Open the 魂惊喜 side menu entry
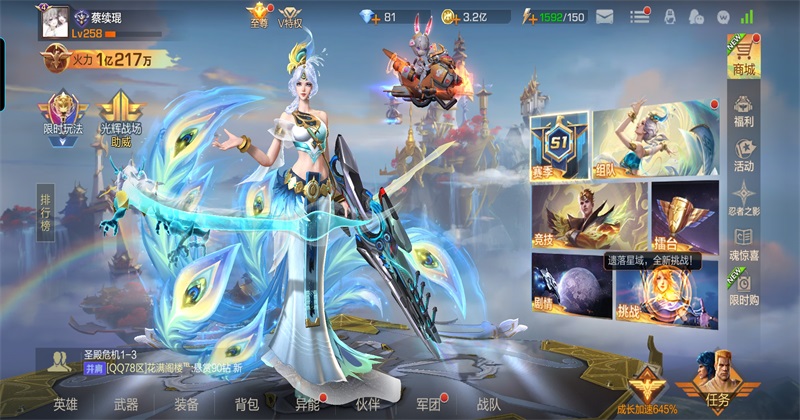Screen dimensions: 800x420 743,244
